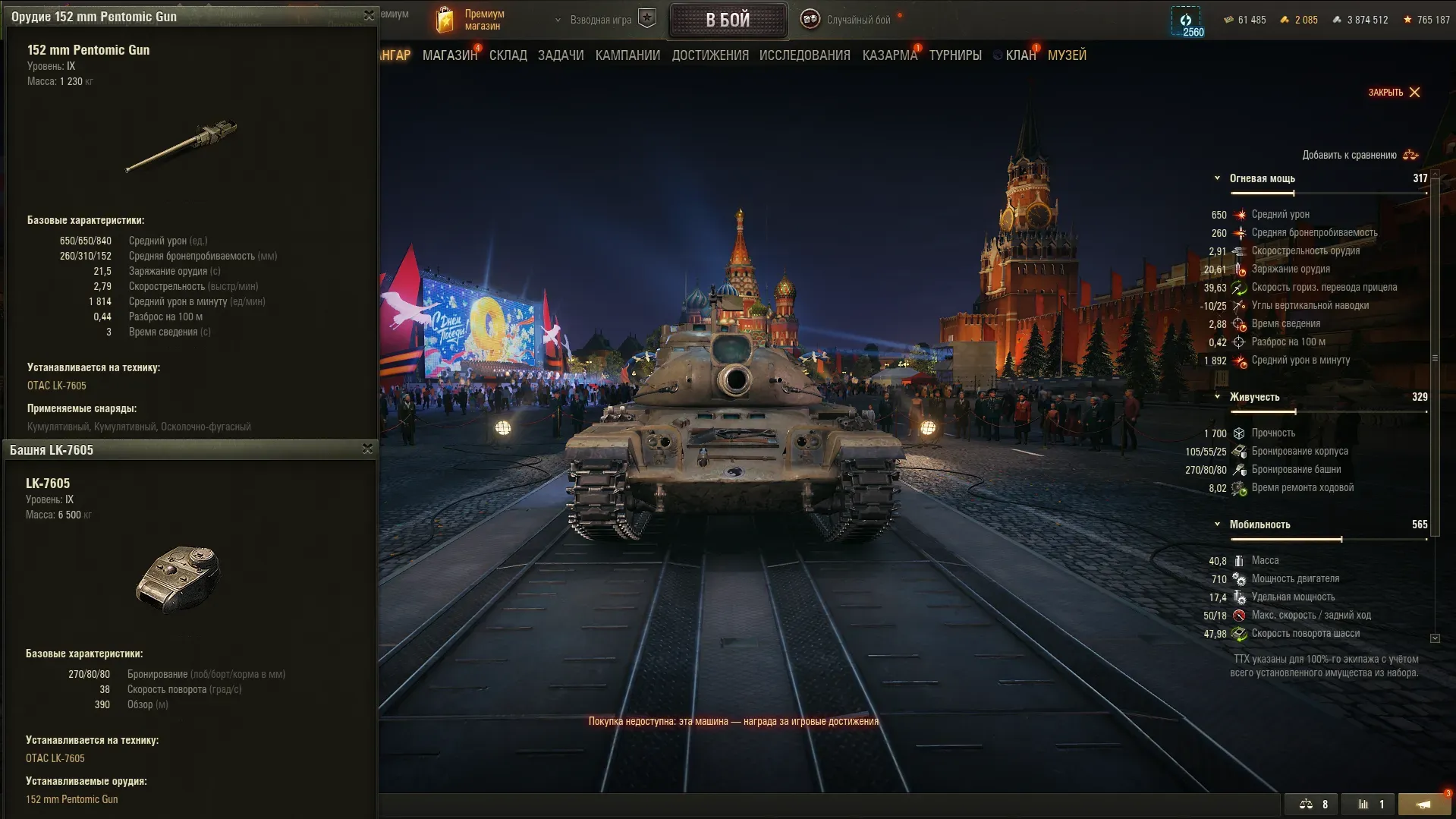
Task: Open the ЗАДАЧИ tab
Action: (x=561, y=55)
